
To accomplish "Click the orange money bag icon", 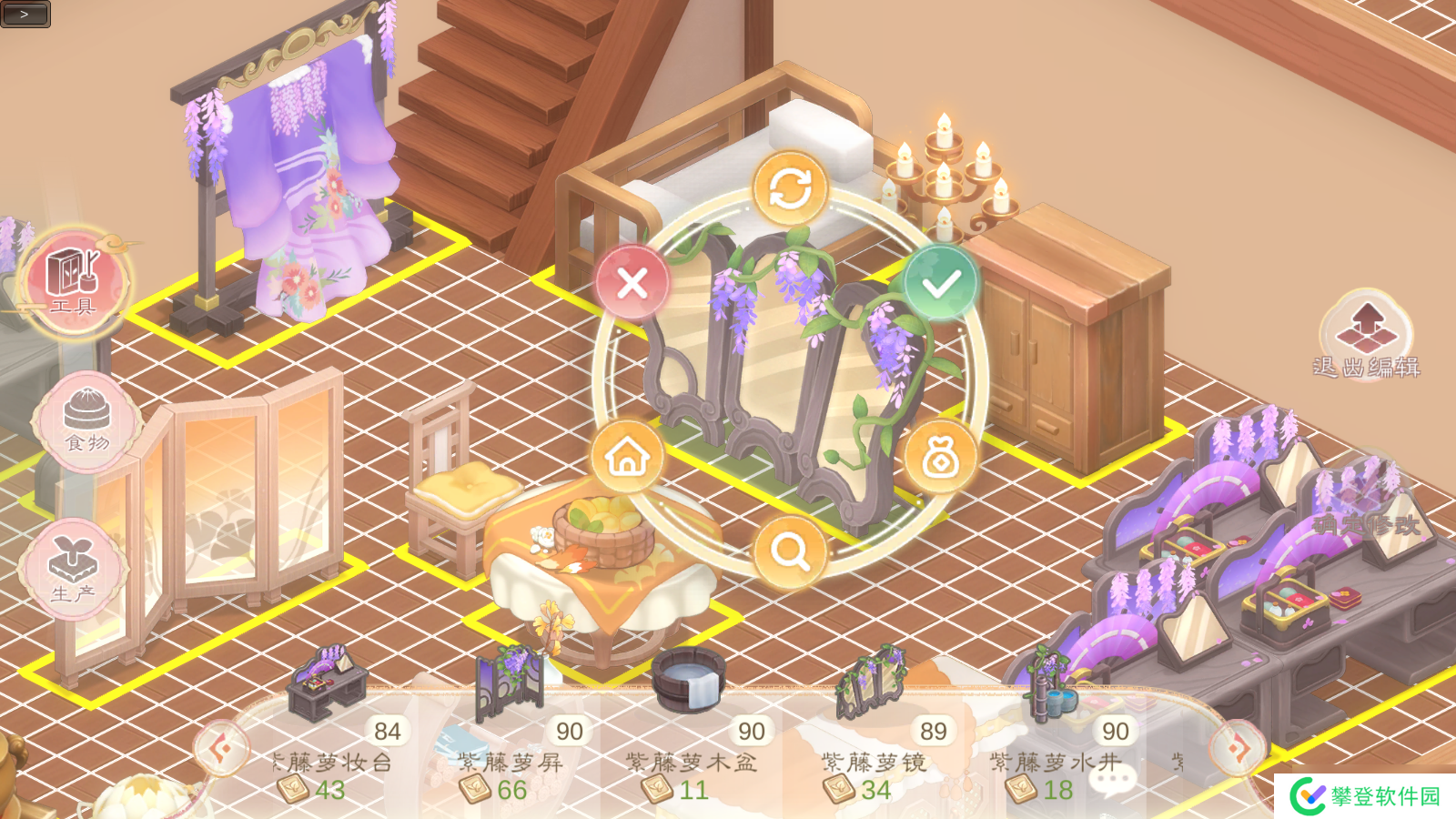I will 940,458.
